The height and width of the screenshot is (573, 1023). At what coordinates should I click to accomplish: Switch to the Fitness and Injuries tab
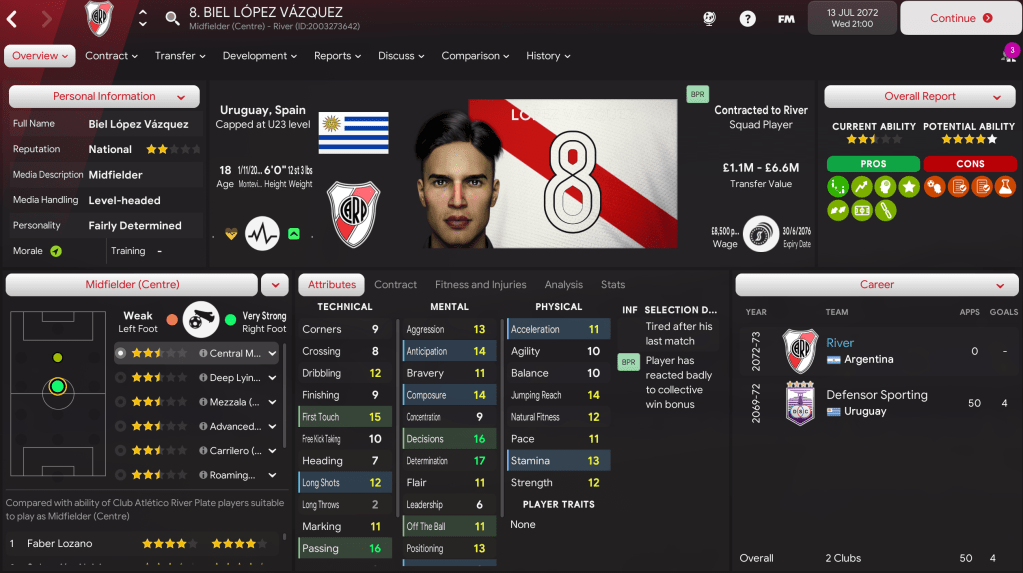pos(480,285)
